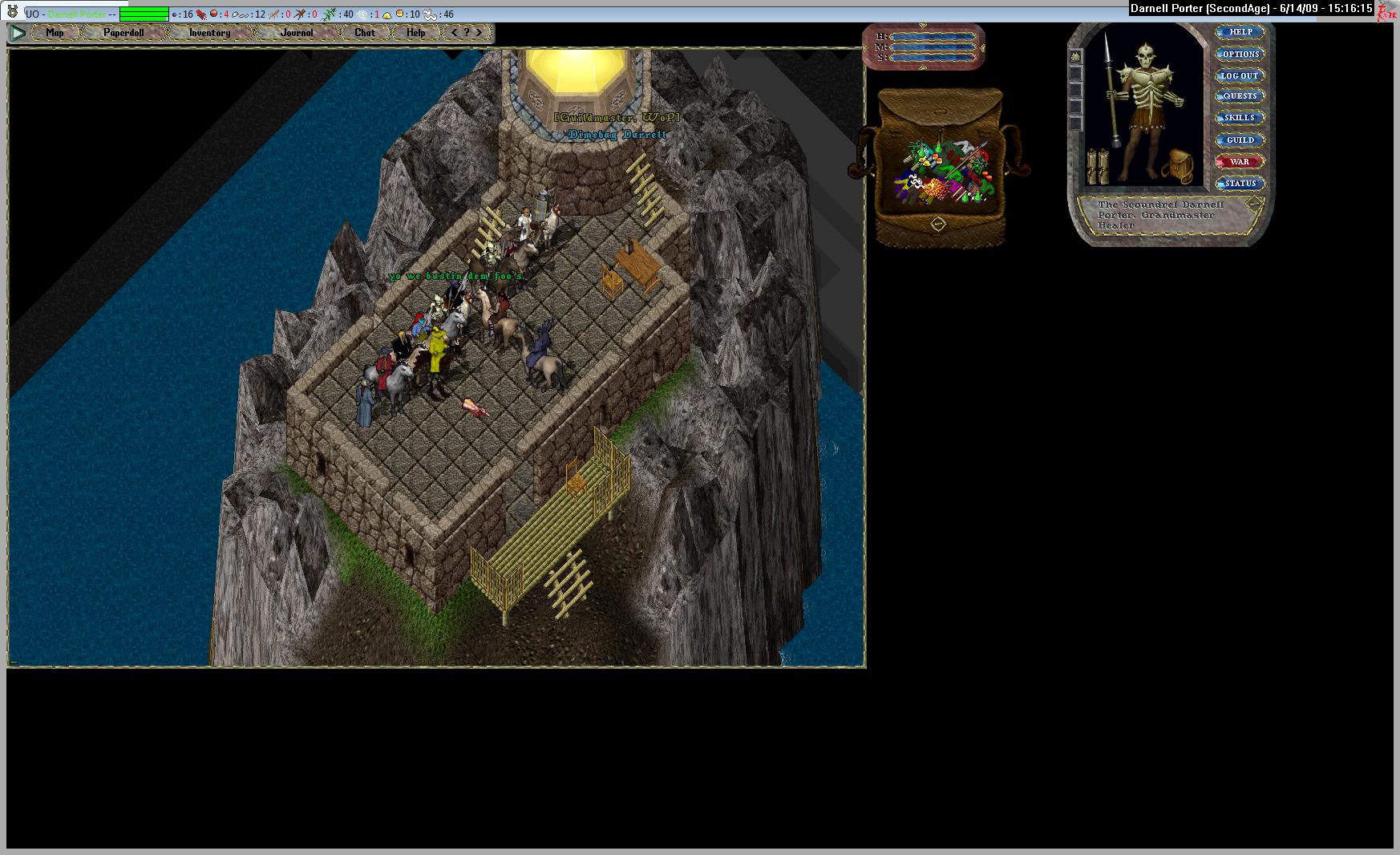Image resolution: width=1400 pixels, height=855 pixels.
Task: Open the SKILLS list
Action: pyautogui.click(x=1240, y=118)
